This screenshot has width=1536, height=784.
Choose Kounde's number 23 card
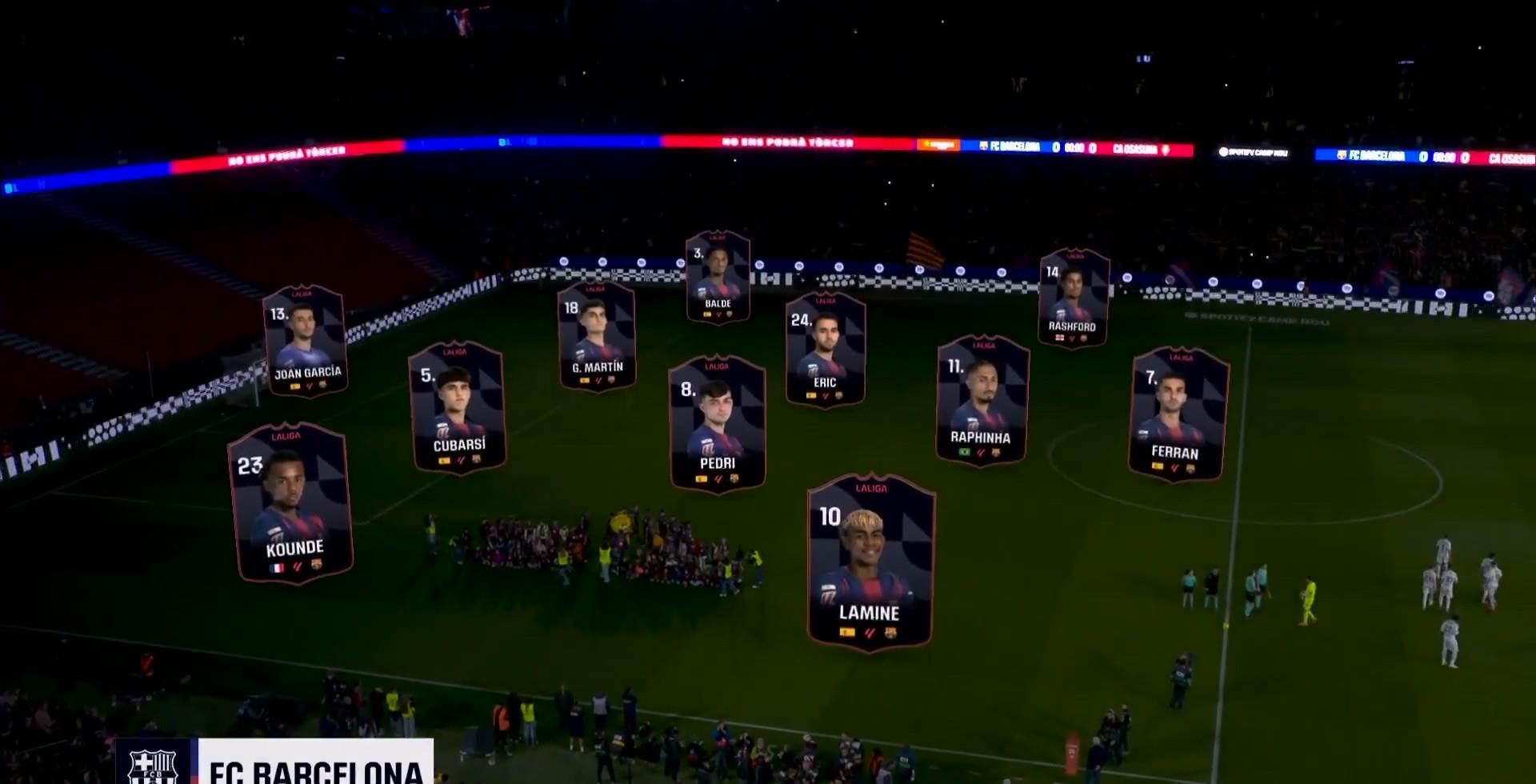click(x=291, y=502)
